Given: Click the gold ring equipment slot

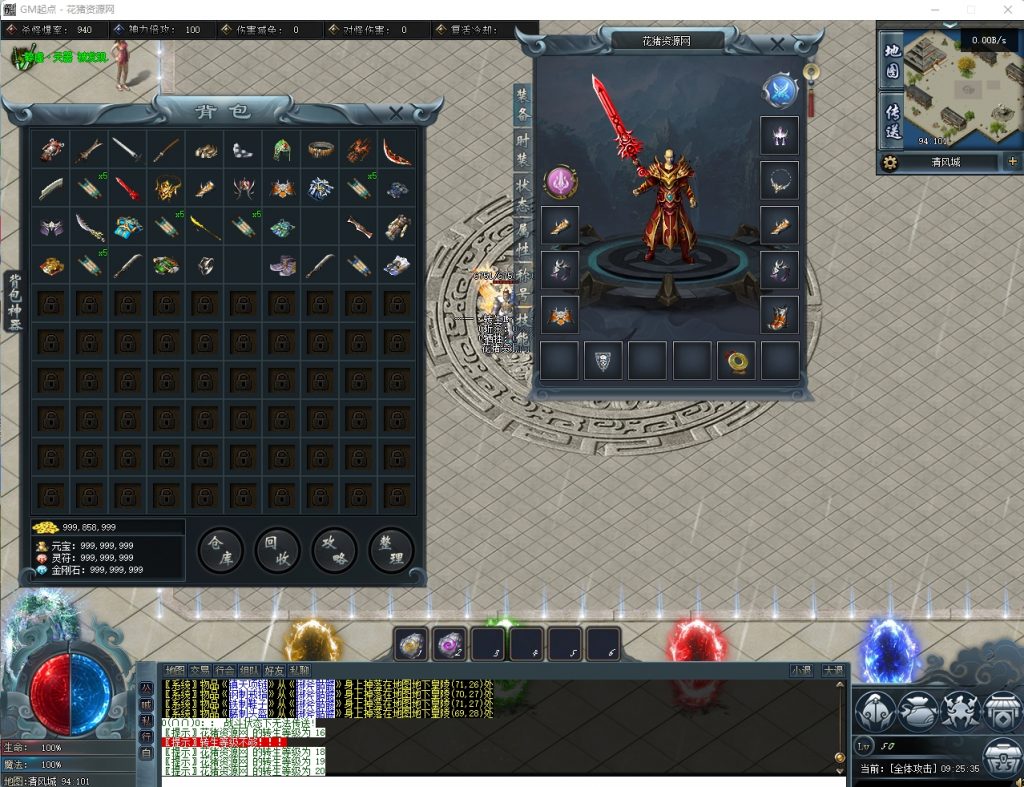Looking at the screenshot, I should point(736,360).
